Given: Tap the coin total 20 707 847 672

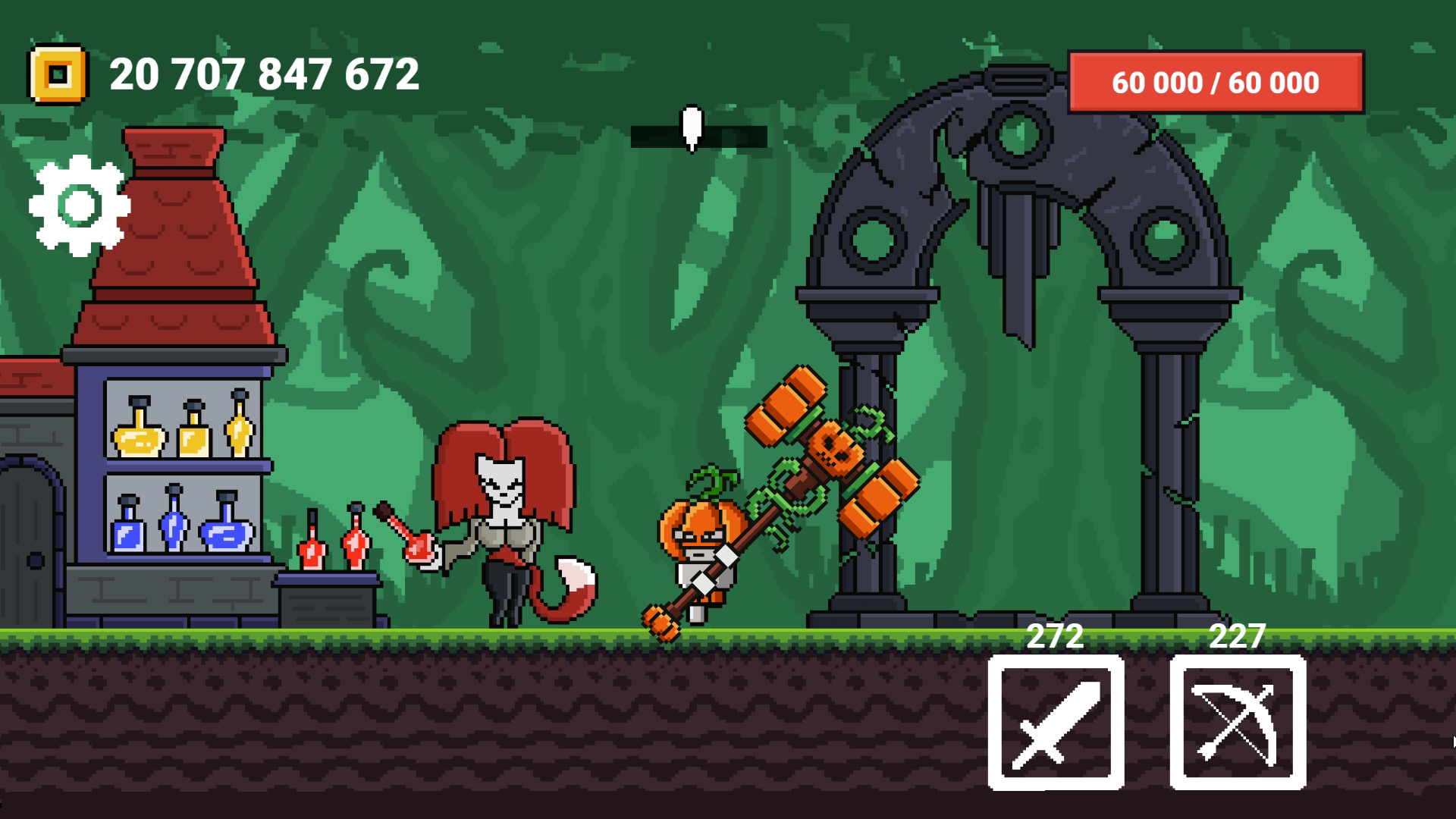Looking at the screenshot, I should 264,74.
